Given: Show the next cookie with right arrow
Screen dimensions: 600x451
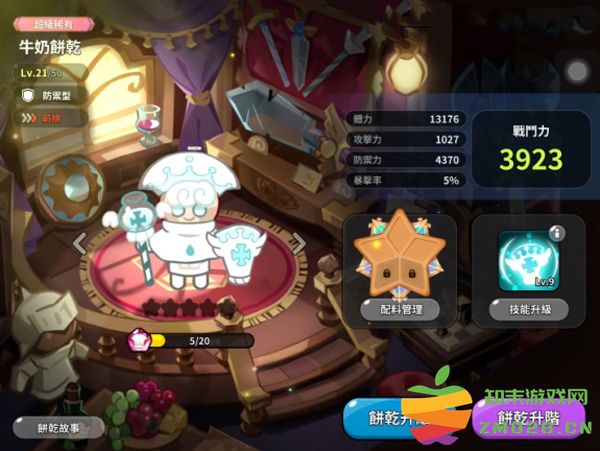Looking at the screenshot, I should (x=297, y=242).
